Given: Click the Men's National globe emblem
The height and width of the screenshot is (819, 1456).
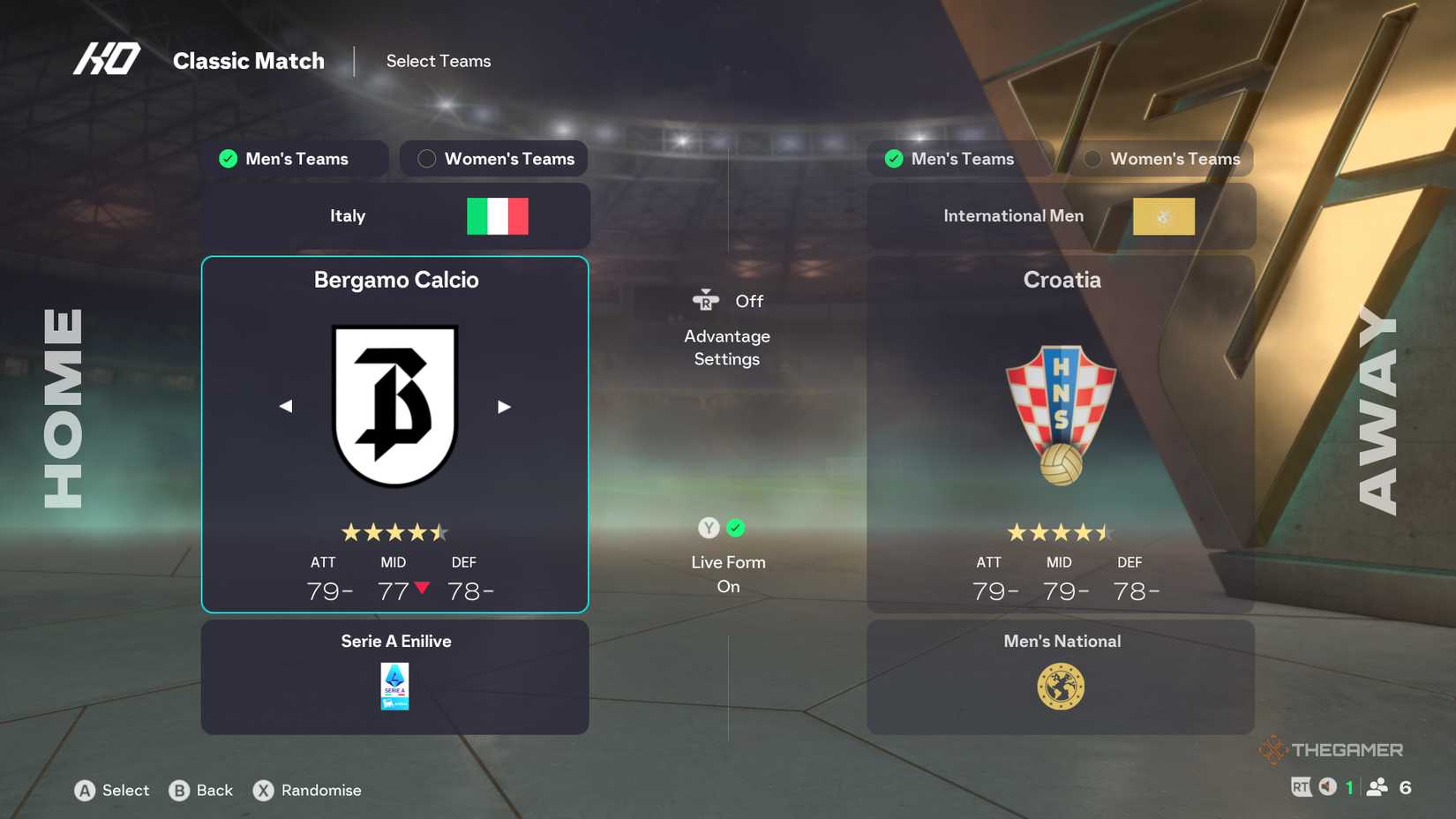Looking at the screenshot, I should click(1061, 687).
